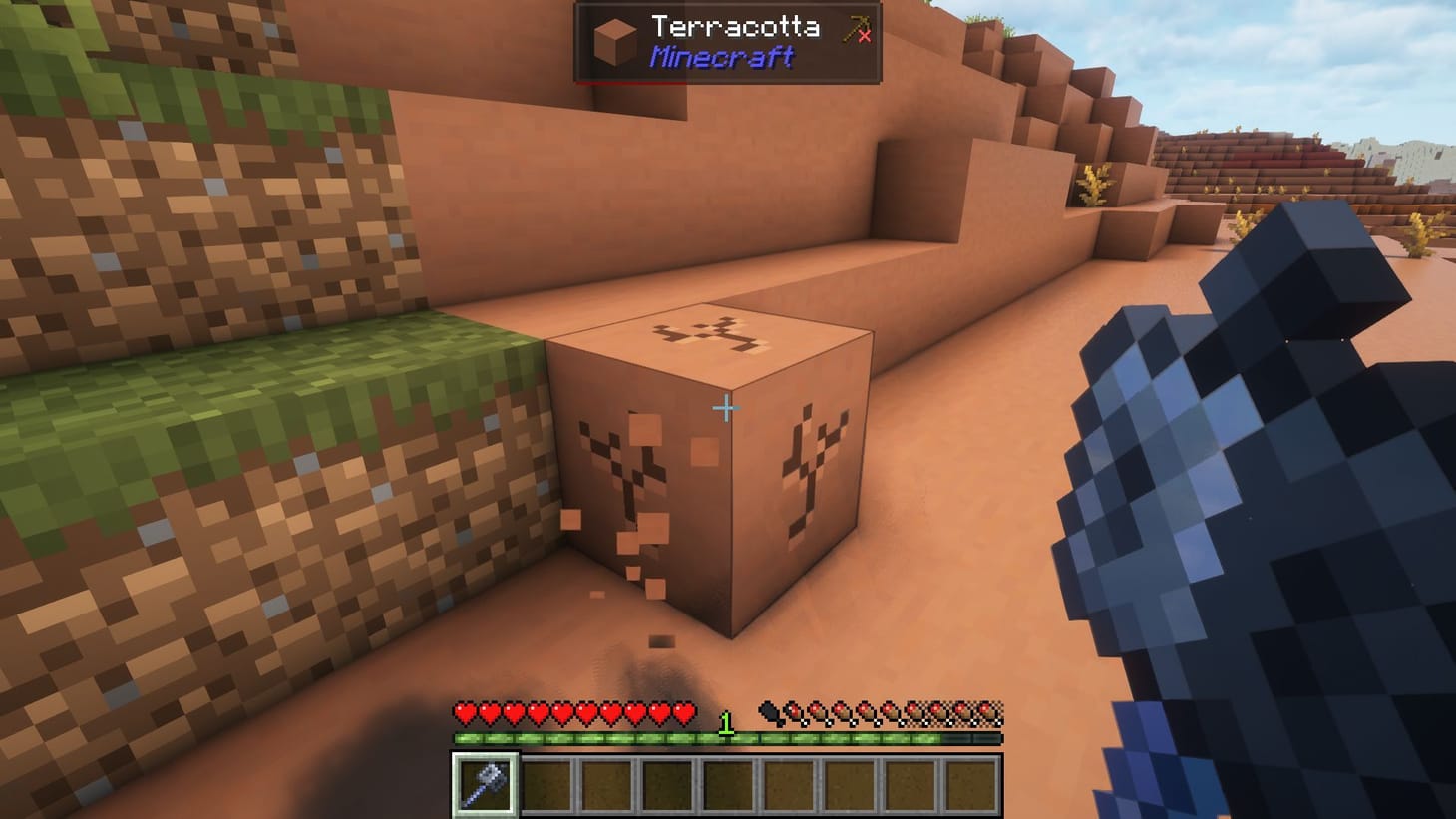Click the green XP progress bar
This screenshot has width=1456, height=819.
pos(598,737)
